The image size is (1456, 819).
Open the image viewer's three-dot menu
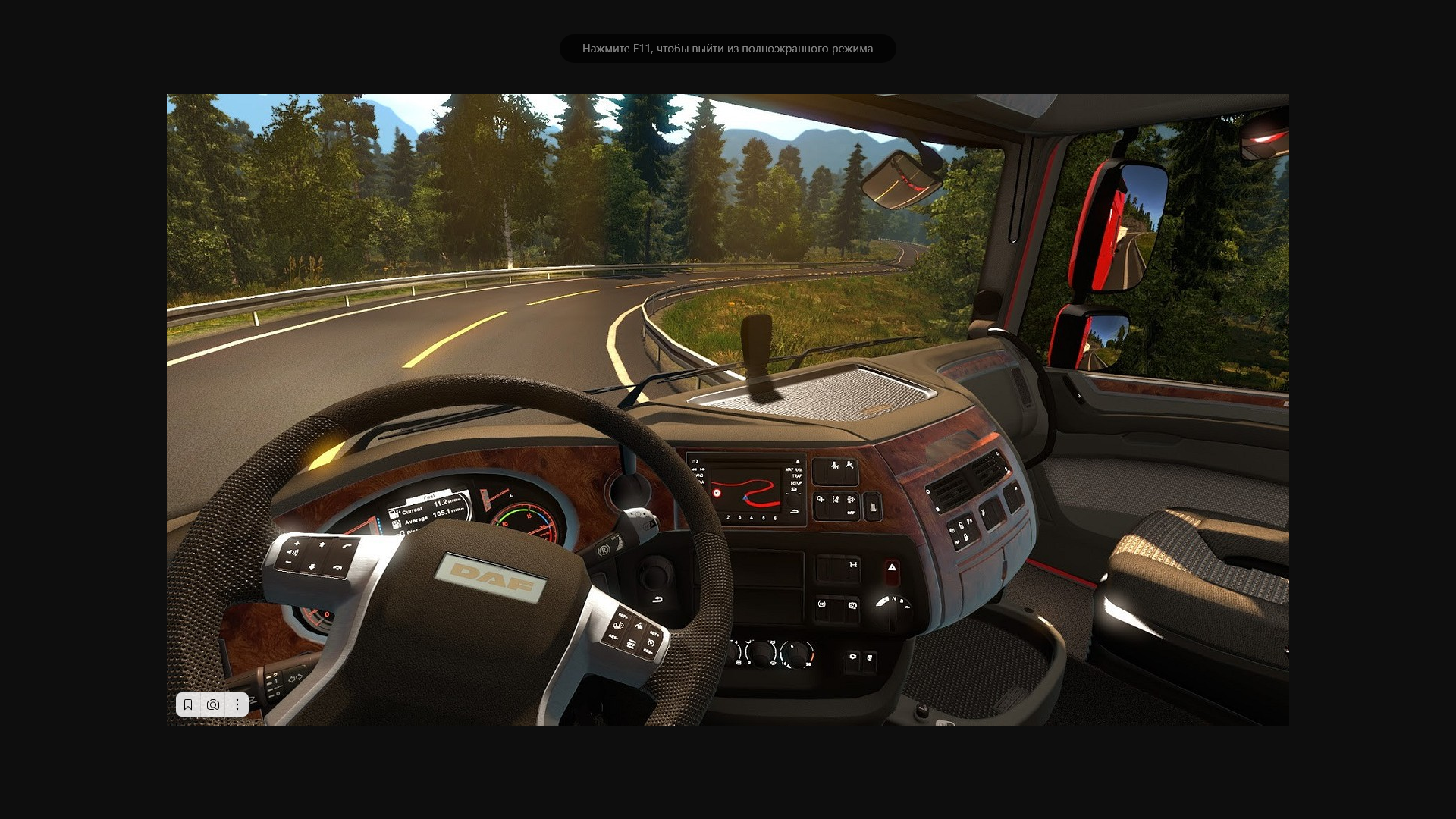click(x=237, y=704)
